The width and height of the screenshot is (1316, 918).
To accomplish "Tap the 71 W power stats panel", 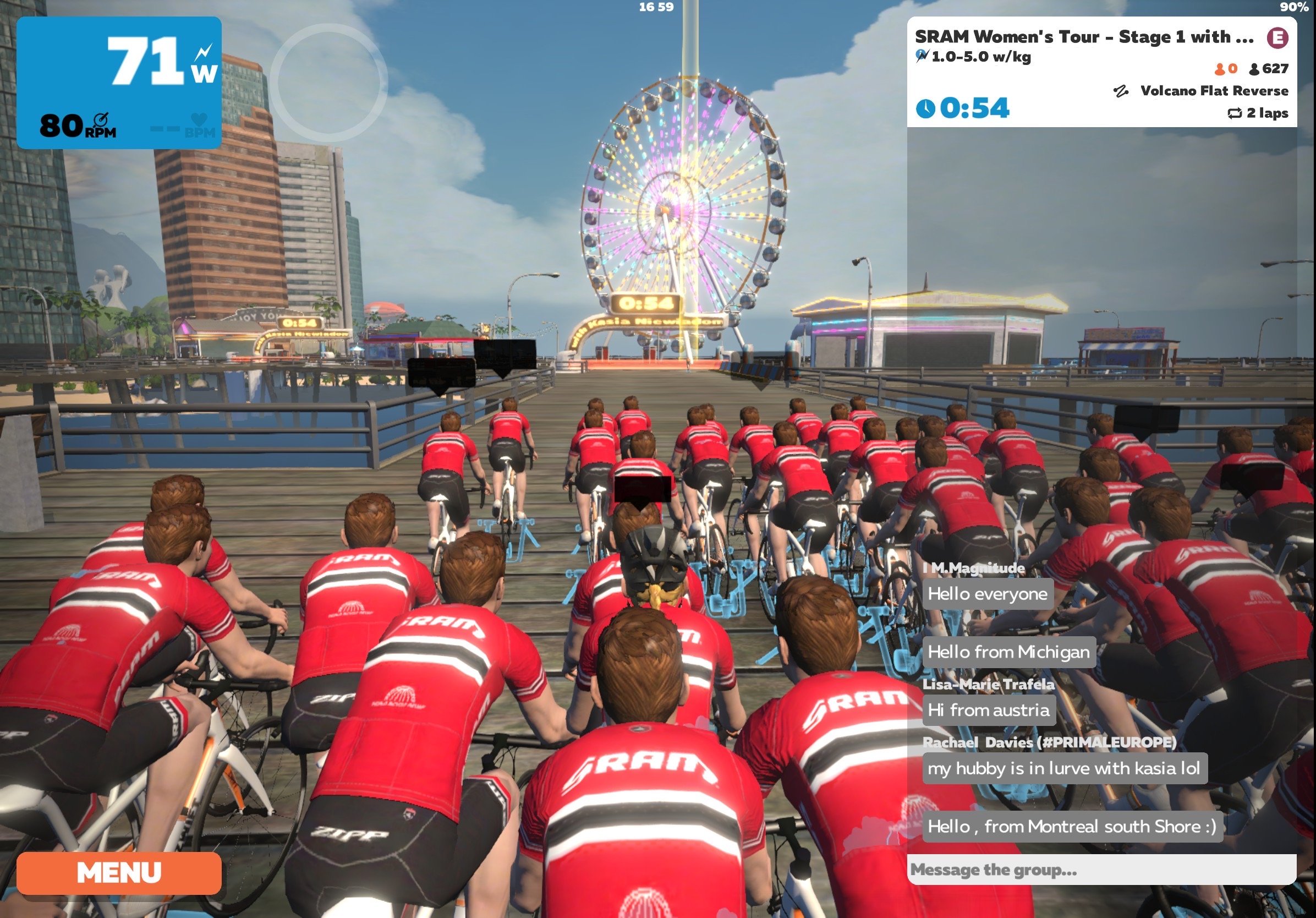I will coord(119,83).
